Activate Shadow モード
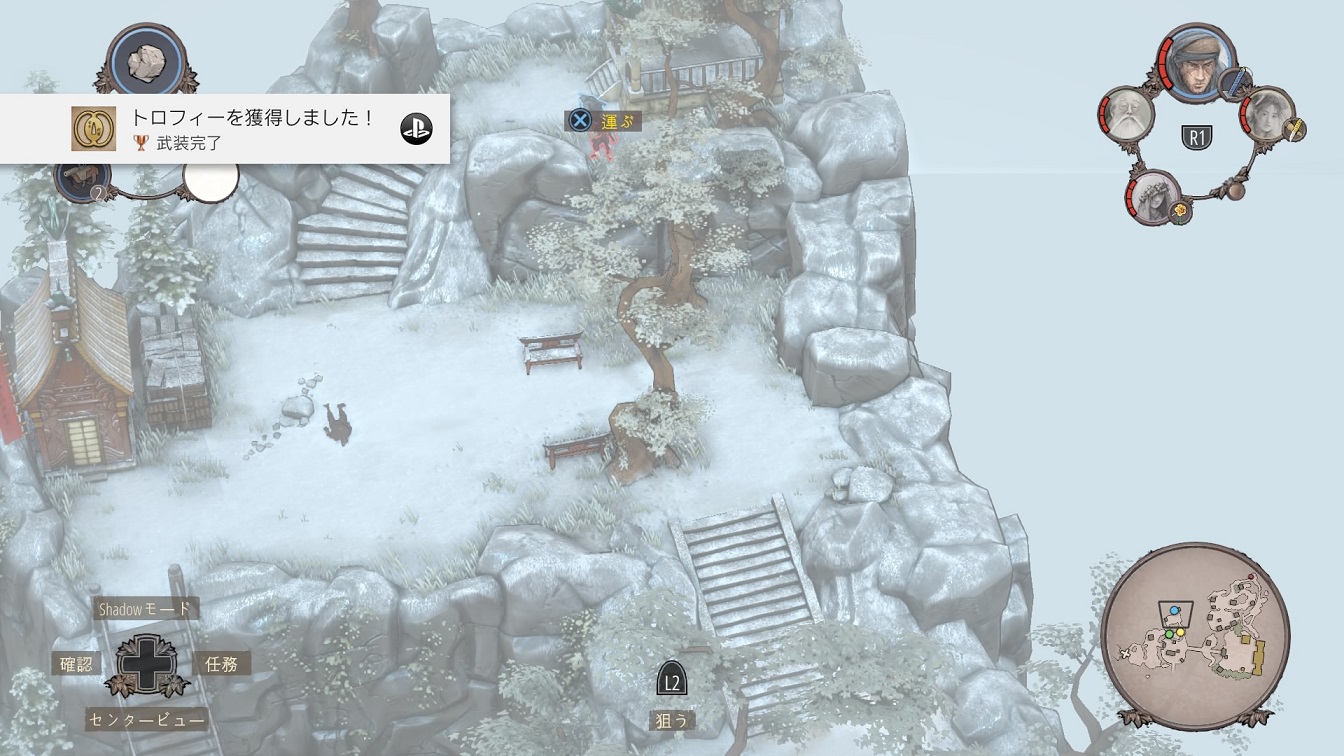The image size is (1344, 756). [146, 608]
